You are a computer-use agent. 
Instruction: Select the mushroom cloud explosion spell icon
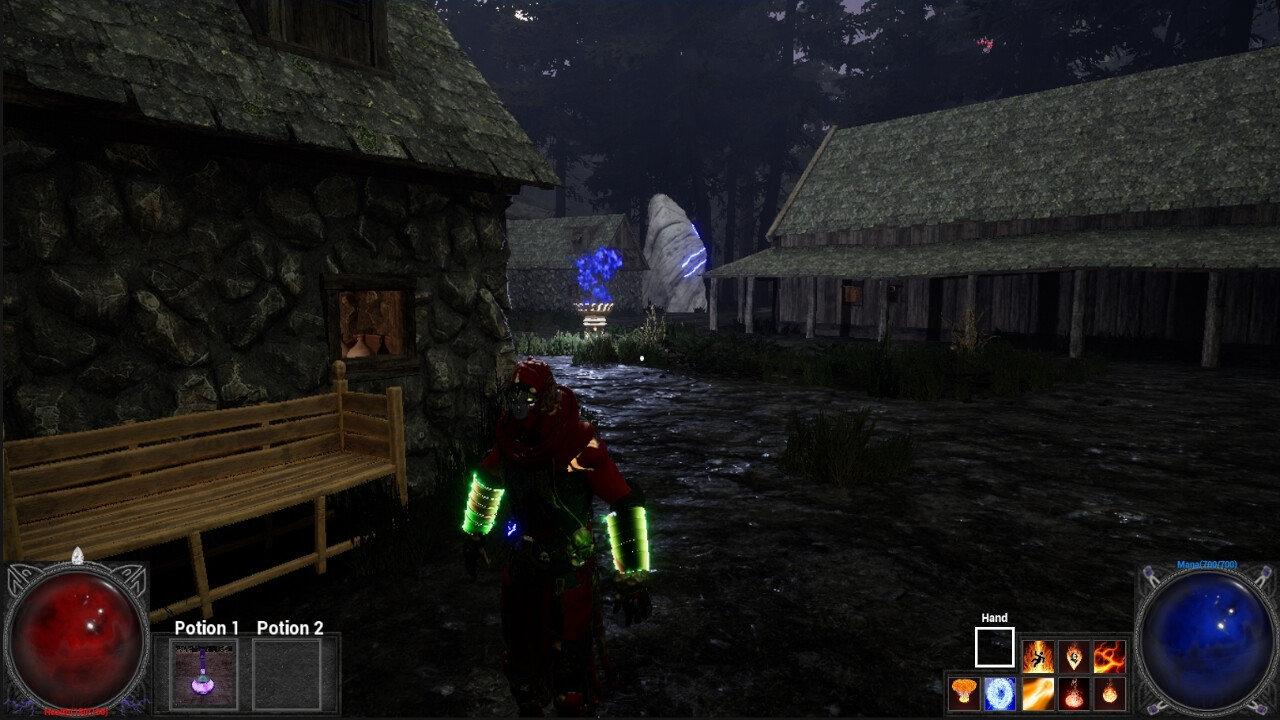[x=964, y=693]
